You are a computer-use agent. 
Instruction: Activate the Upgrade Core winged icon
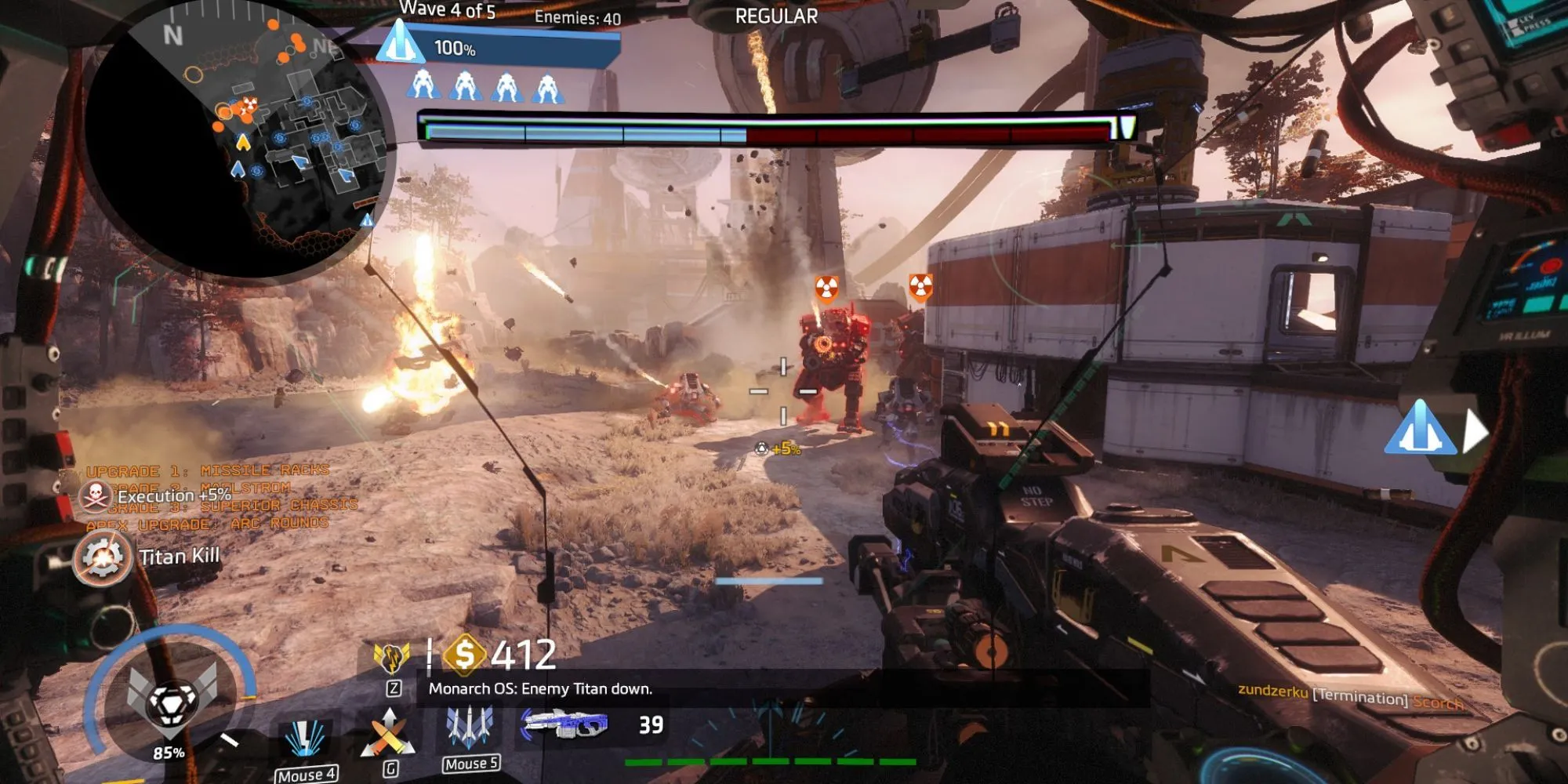(392, 657)
